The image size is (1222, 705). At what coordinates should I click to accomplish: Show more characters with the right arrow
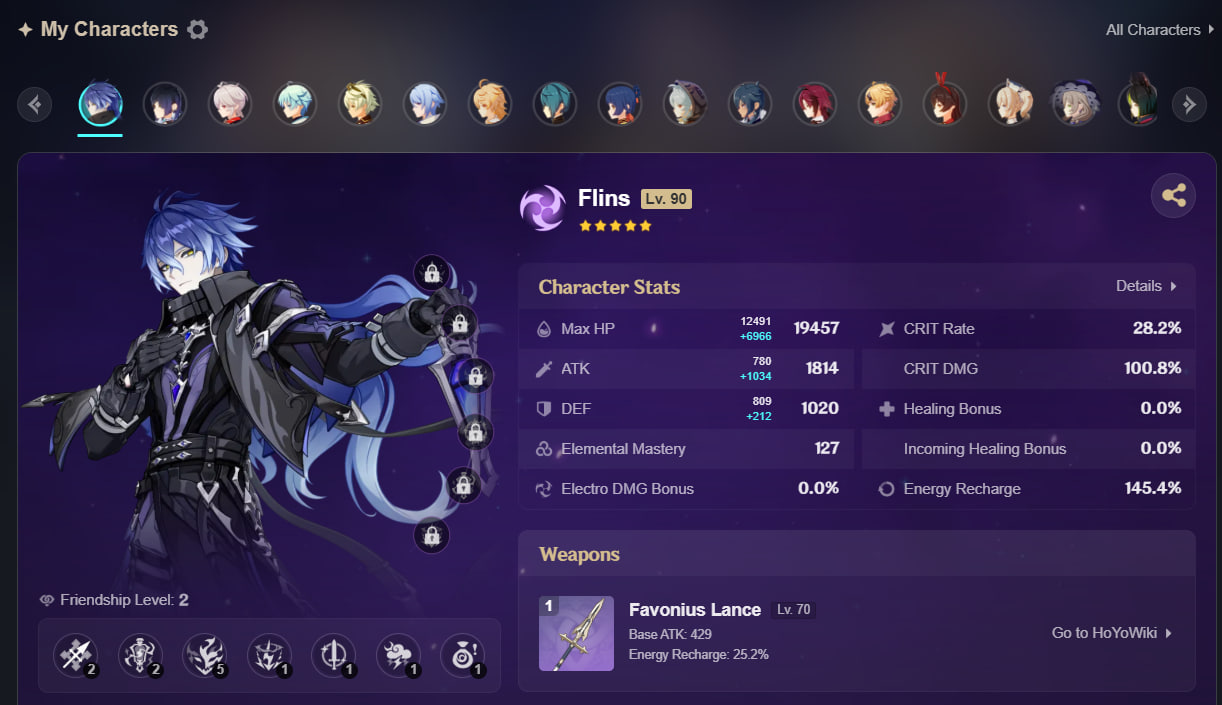click(x=1188, y=104)
